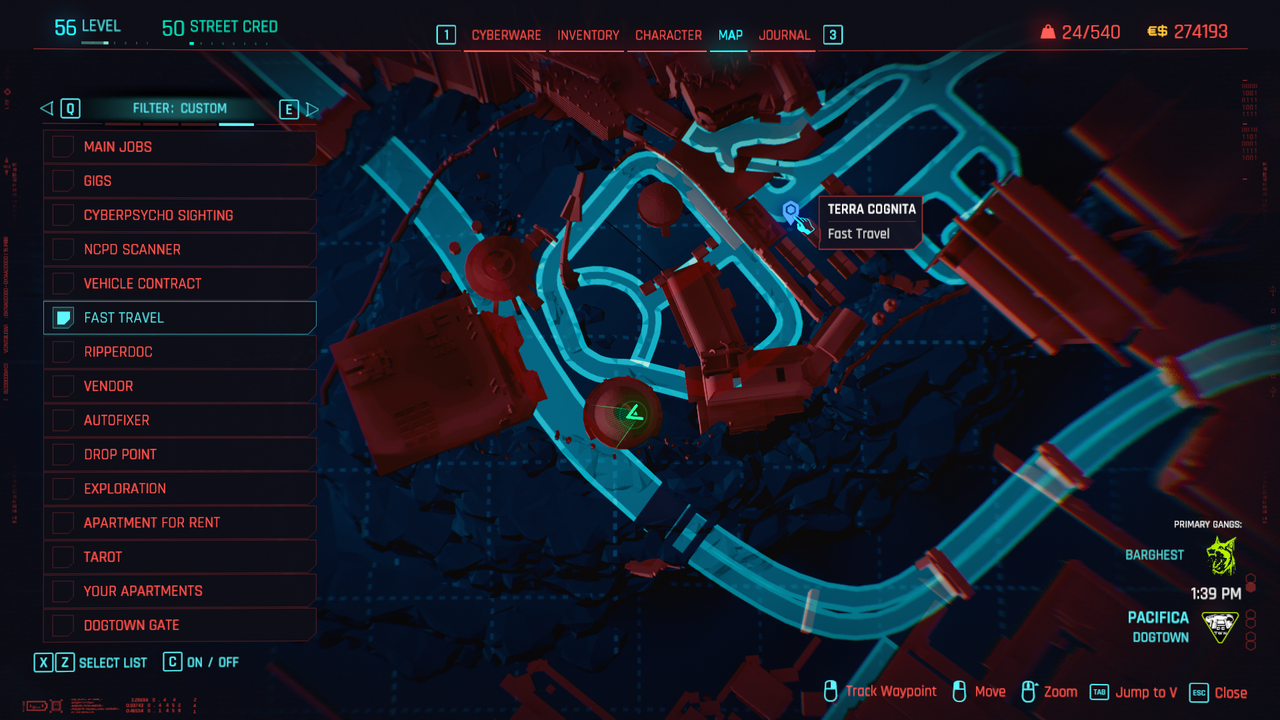Image resolution: width=1280 pixels, height=720 pixels.
Task: Switch to the next filter preset arrow
Action: tap(312, 109)
